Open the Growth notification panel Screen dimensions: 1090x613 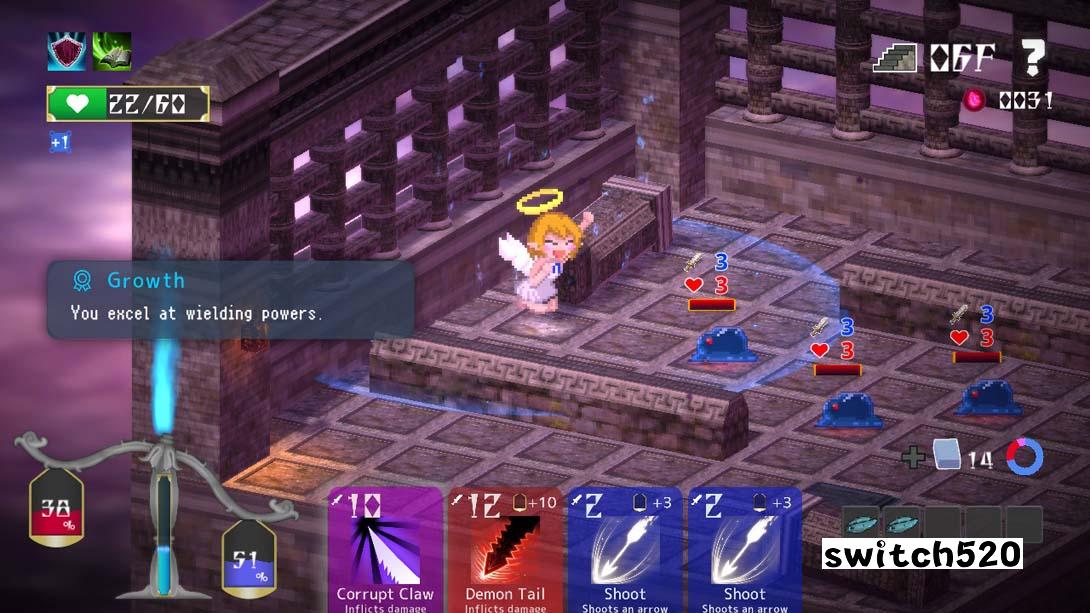[230, 298]
